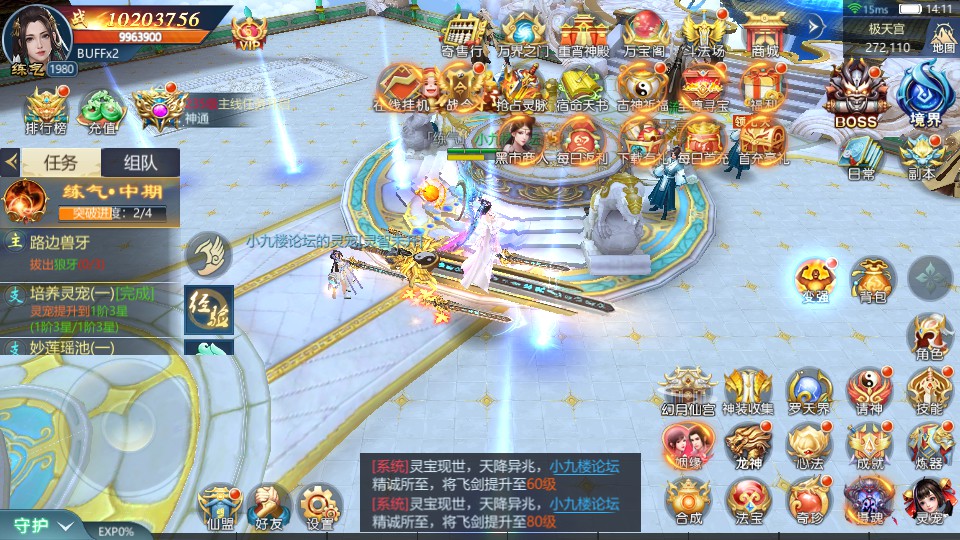The height and width of the screenshot is (540, 960).
Task: Open the BOSS challenge menu
Action: (x=855, y=94)
